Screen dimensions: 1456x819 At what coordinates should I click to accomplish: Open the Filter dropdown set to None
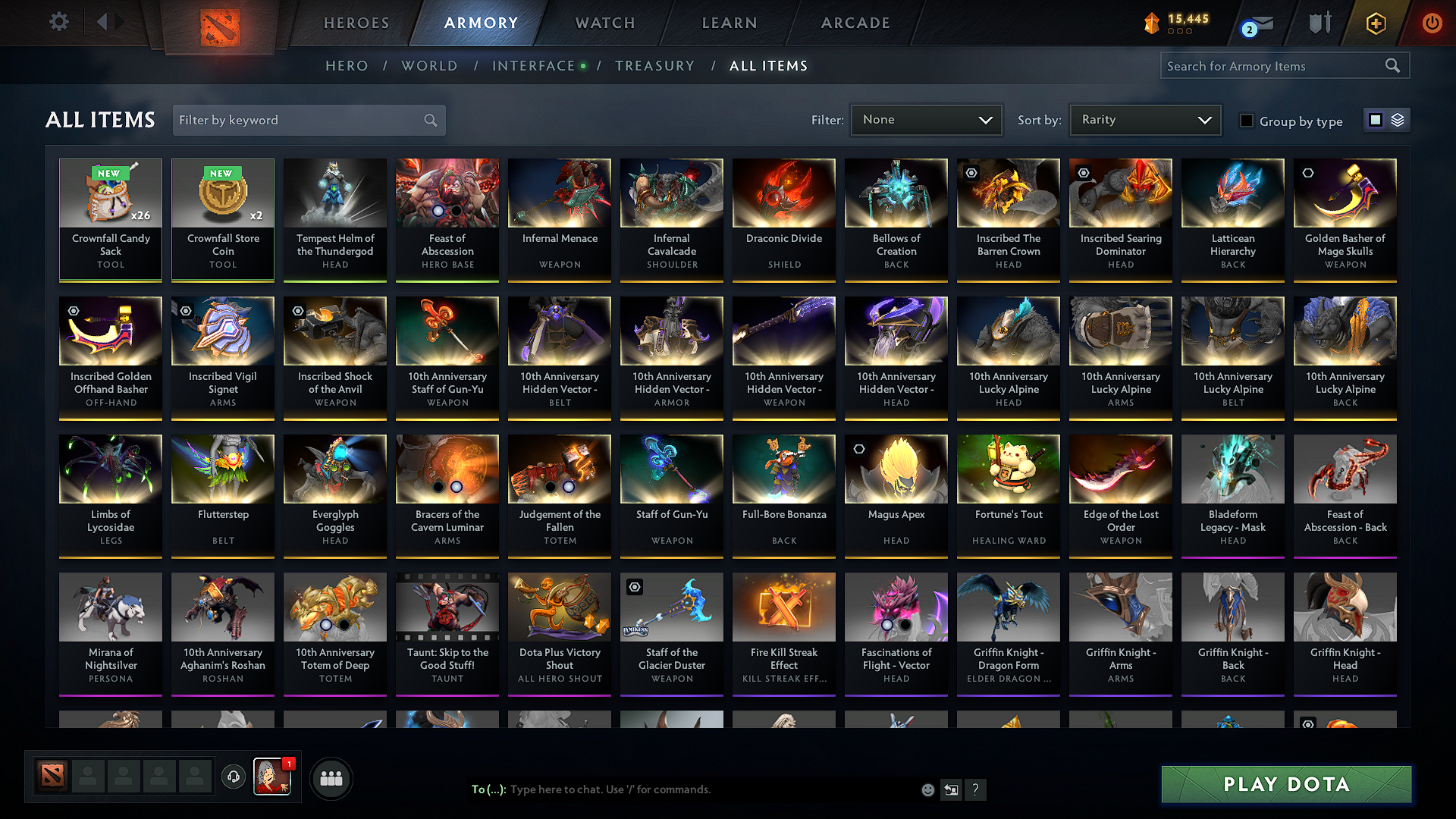(925, 120)
